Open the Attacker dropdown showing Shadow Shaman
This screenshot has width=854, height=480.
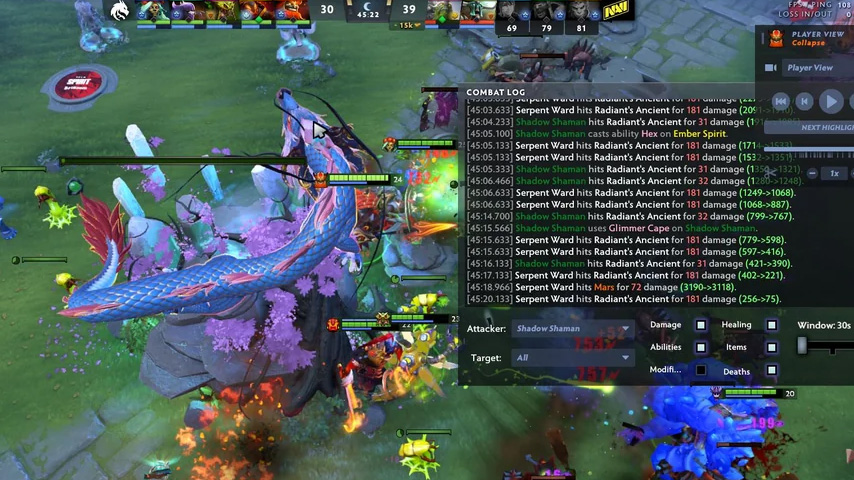click(x=572, y=329)
